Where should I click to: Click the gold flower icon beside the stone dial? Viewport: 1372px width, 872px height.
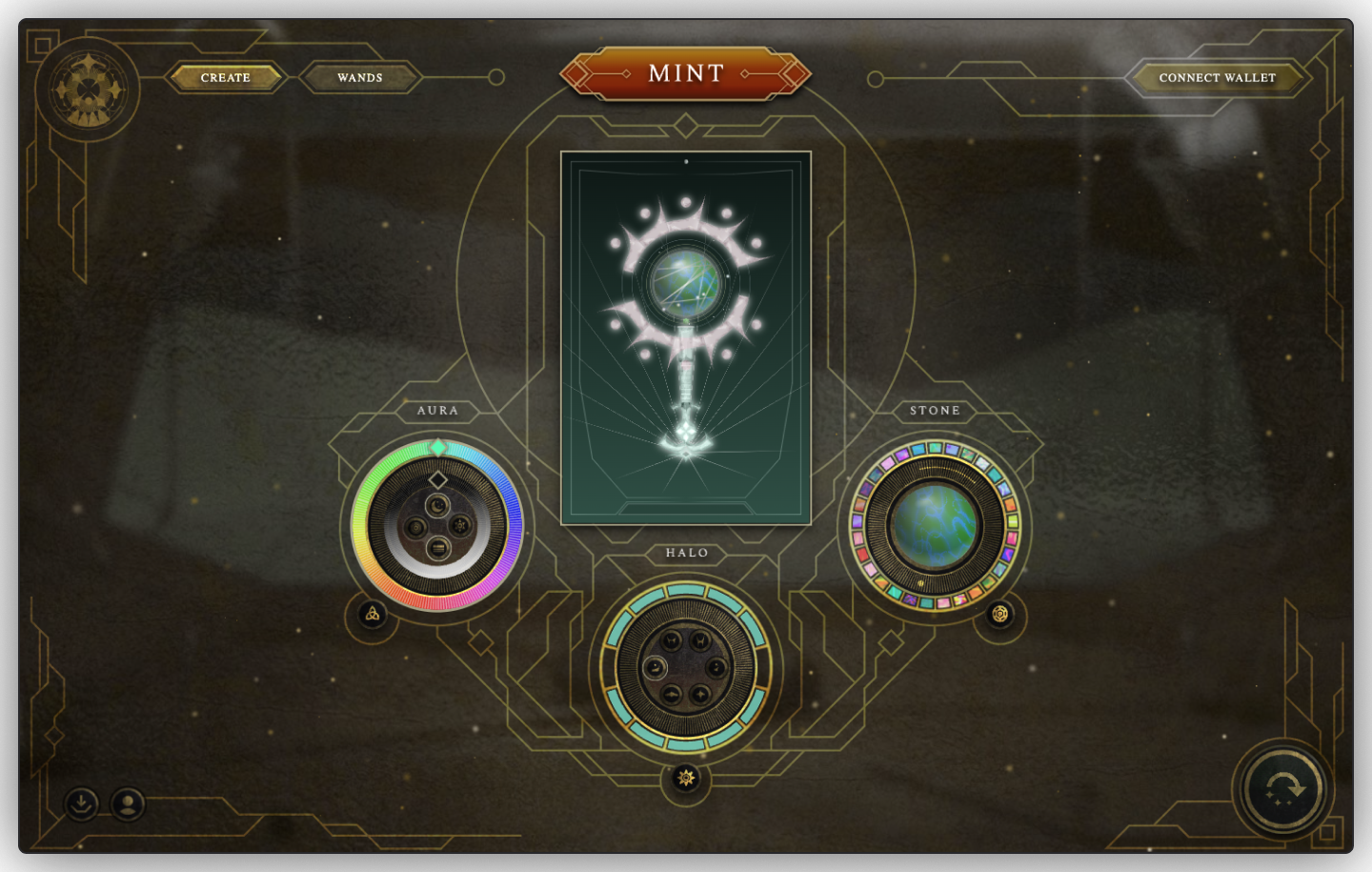tap(999, 614)
